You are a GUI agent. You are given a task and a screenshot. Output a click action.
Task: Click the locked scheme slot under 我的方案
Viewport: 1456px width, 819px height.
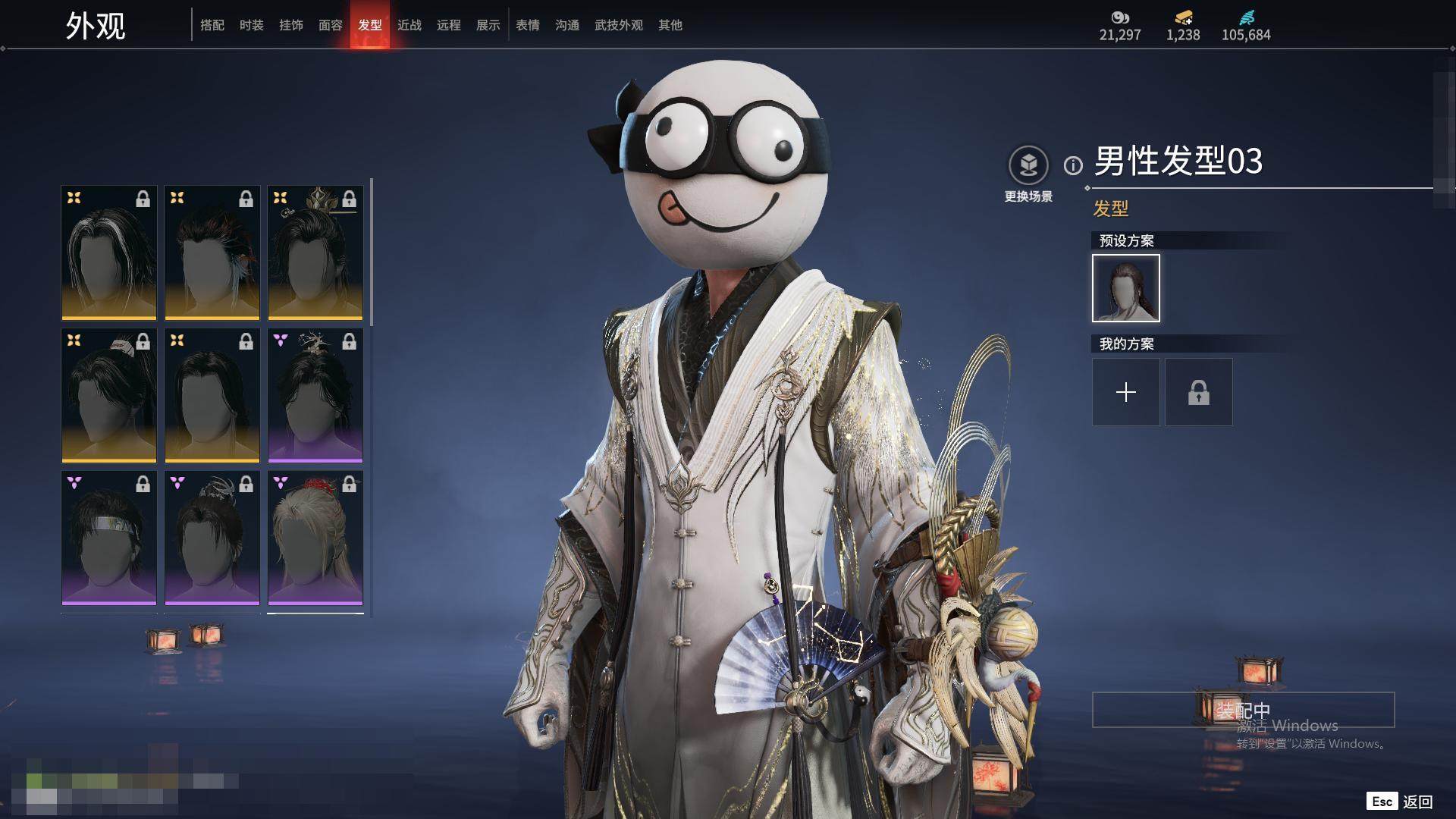[x=1199, y=392]
